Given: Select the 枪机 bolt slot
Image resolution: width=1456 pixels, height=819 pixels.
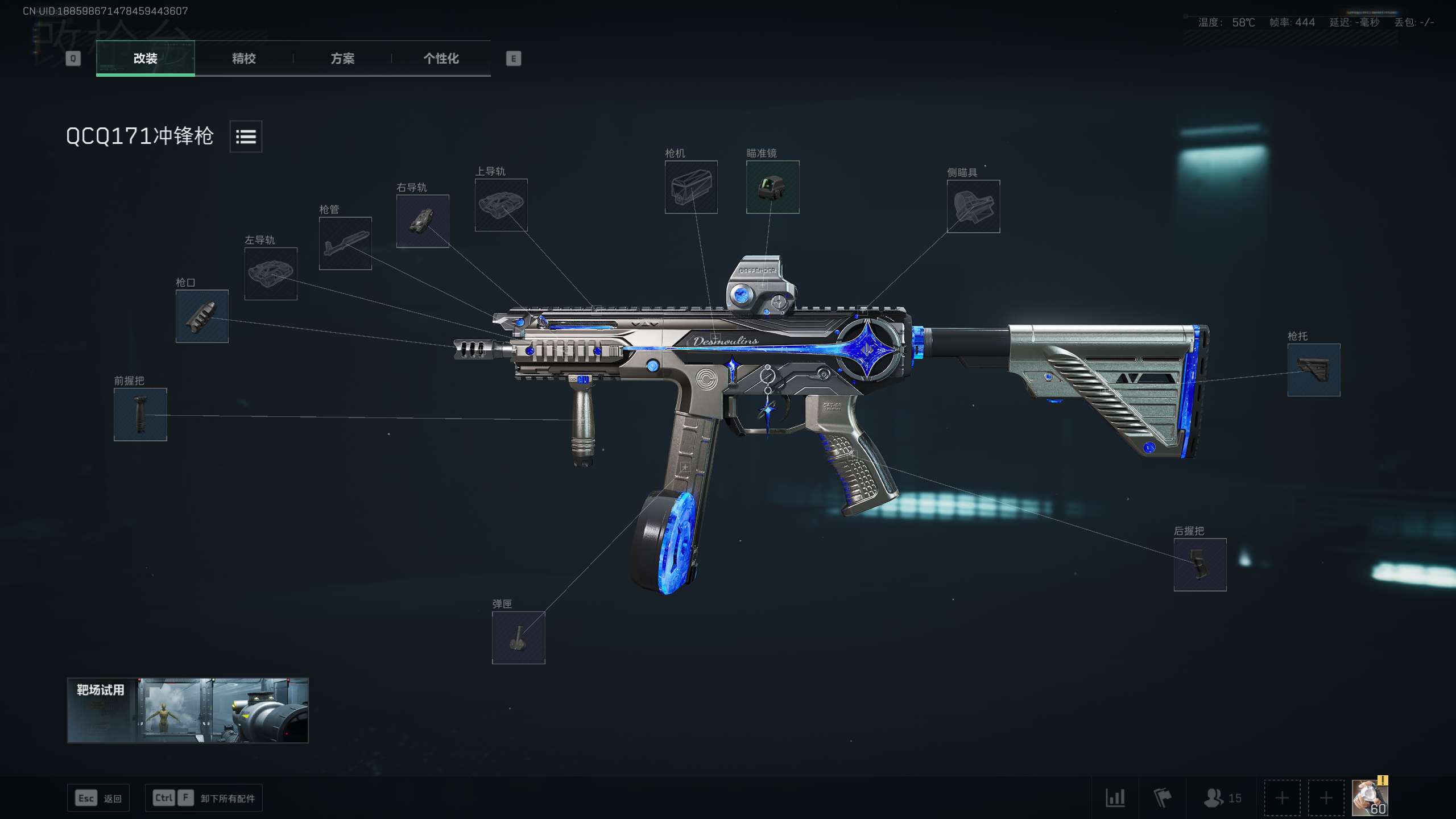Looking at the screenshot, I should (x=691, y=187).
